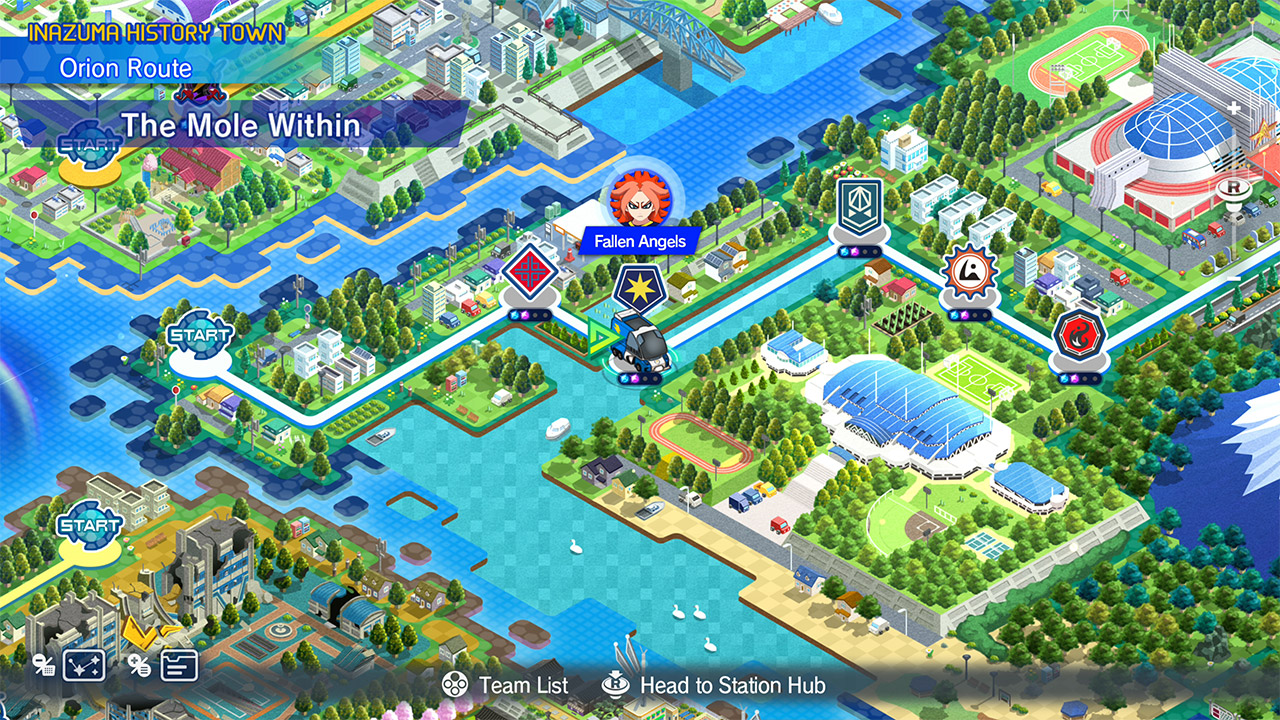Select the START marker on the yellow route

point(88,523)
